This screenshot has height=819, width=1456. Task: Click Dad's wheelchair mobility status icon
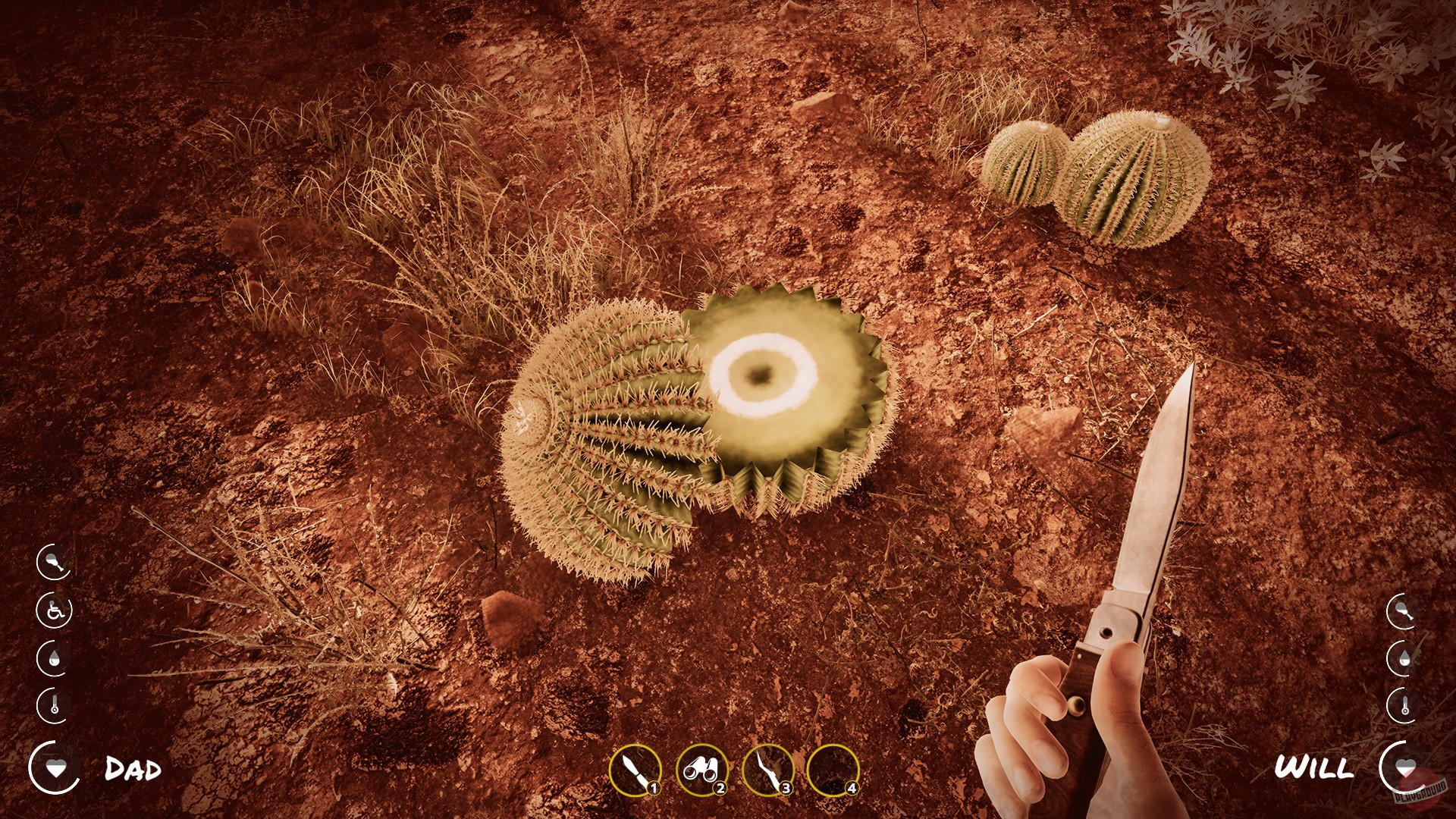pos(55,611)
